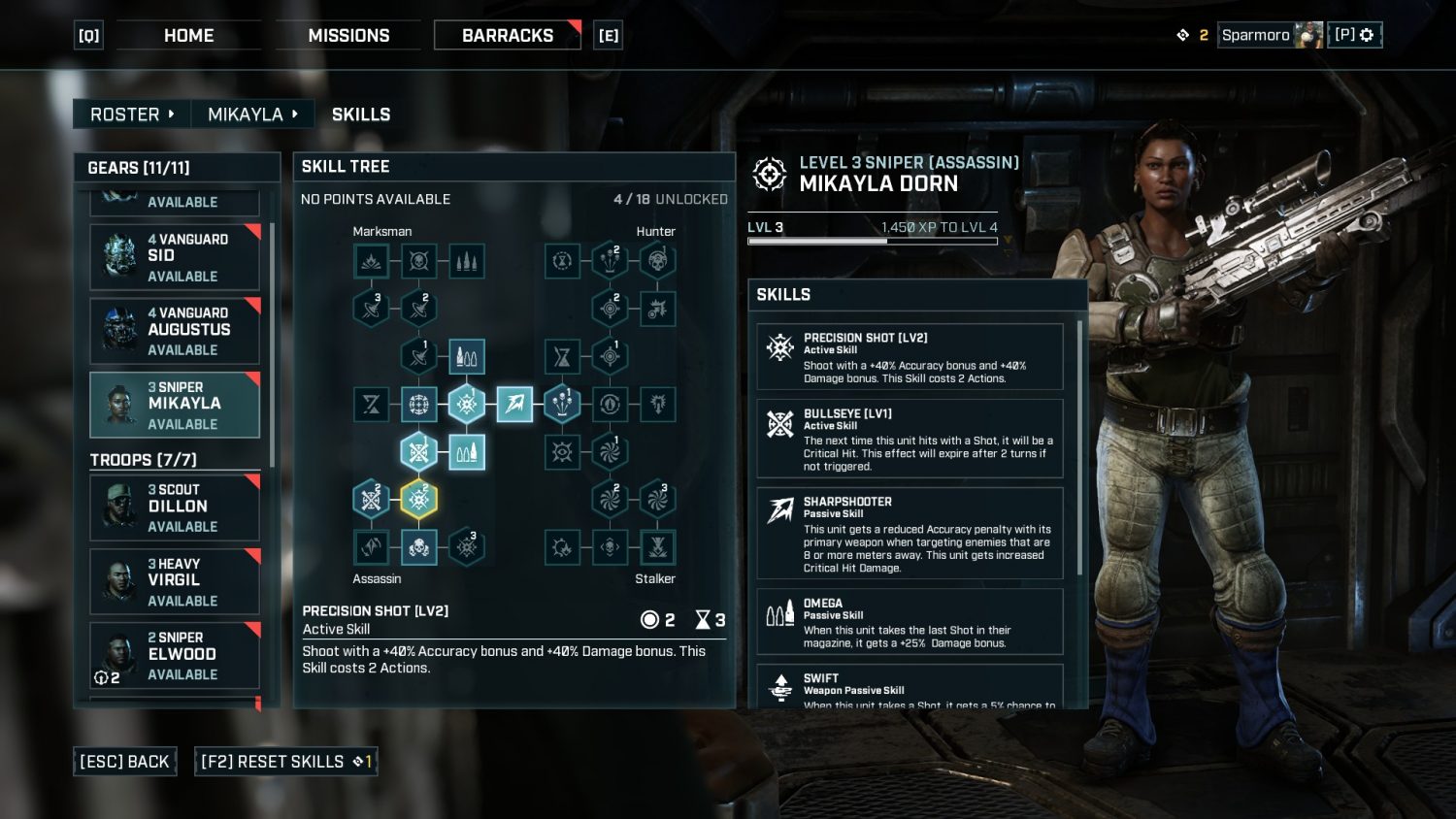Viewport: 1456px width, 819px height.
Task: Select the Omega entry in skills list
Action: (x=910, y=622)
